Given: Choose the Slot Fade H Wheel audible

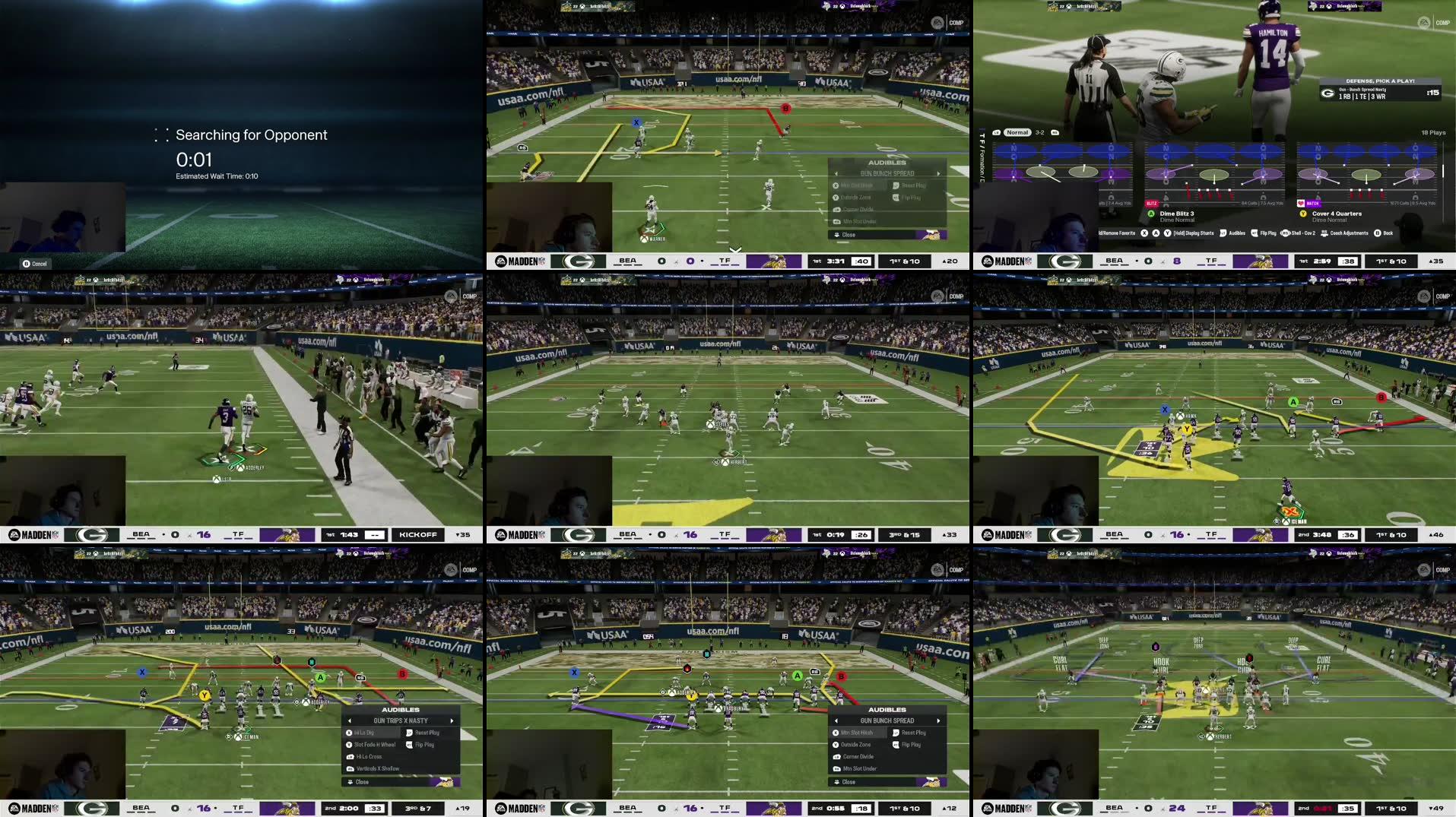Looking at the screenshot, I should [374, 745].
